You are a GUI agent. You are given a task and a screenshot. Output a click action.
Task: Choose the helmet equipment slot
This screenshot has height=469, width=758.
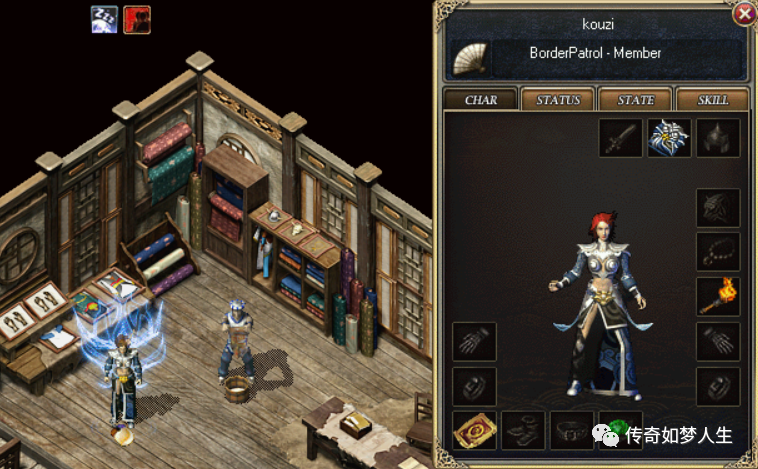[x=717, y=138]
